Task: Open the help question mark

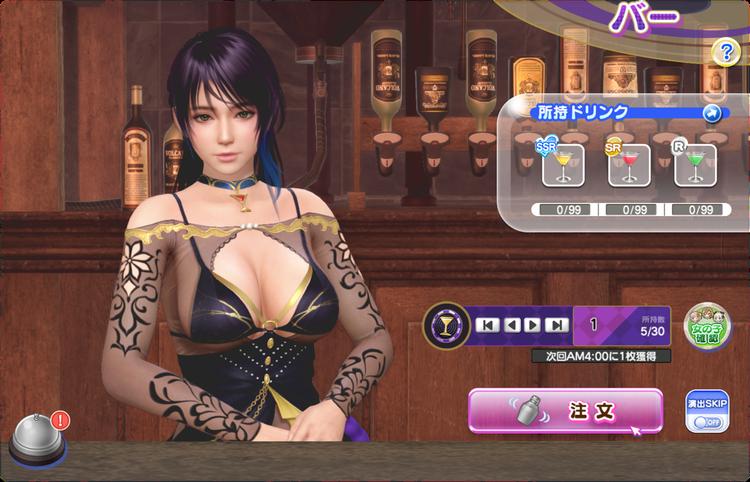Action: [725, 54]
